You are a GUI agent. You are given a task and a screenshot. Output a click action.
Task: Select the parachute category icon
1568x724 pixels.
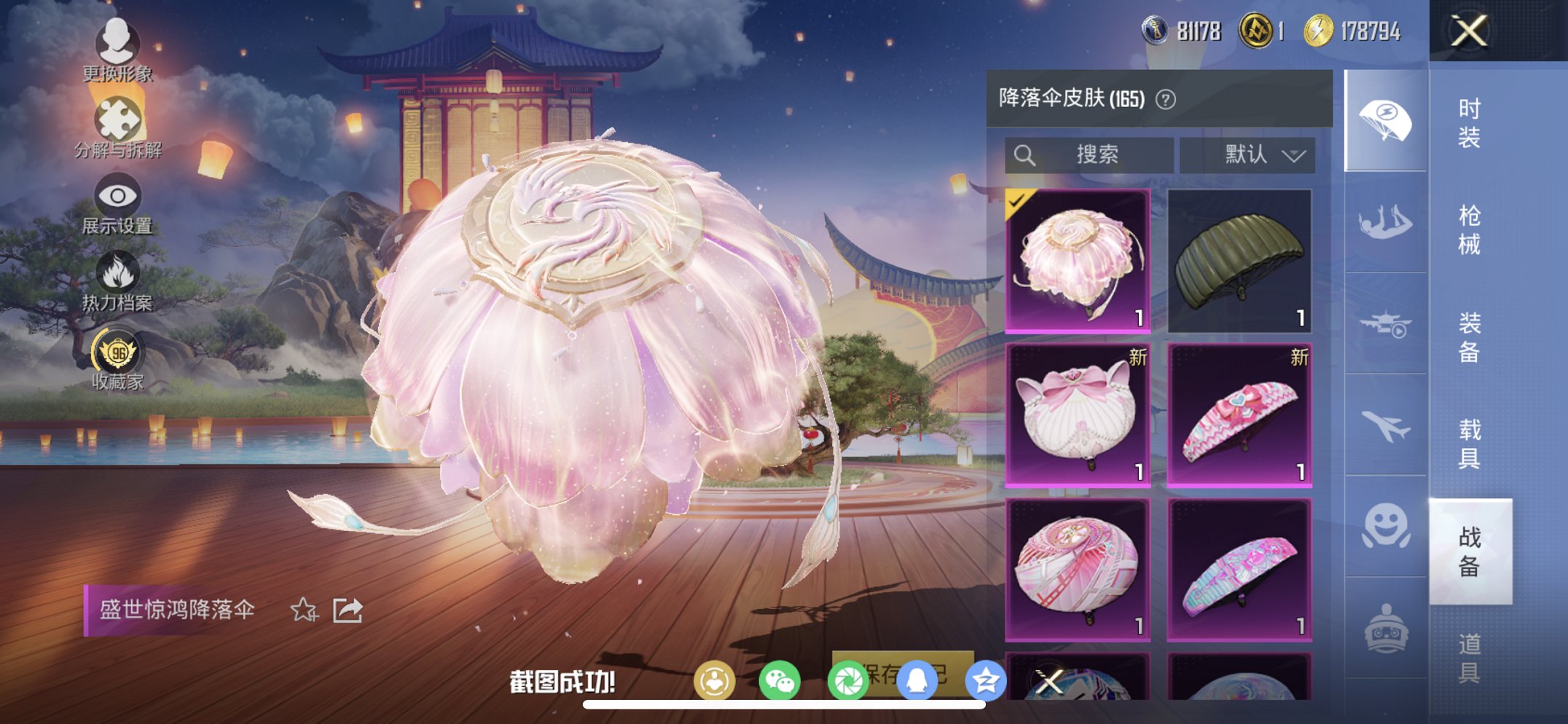1386,120
